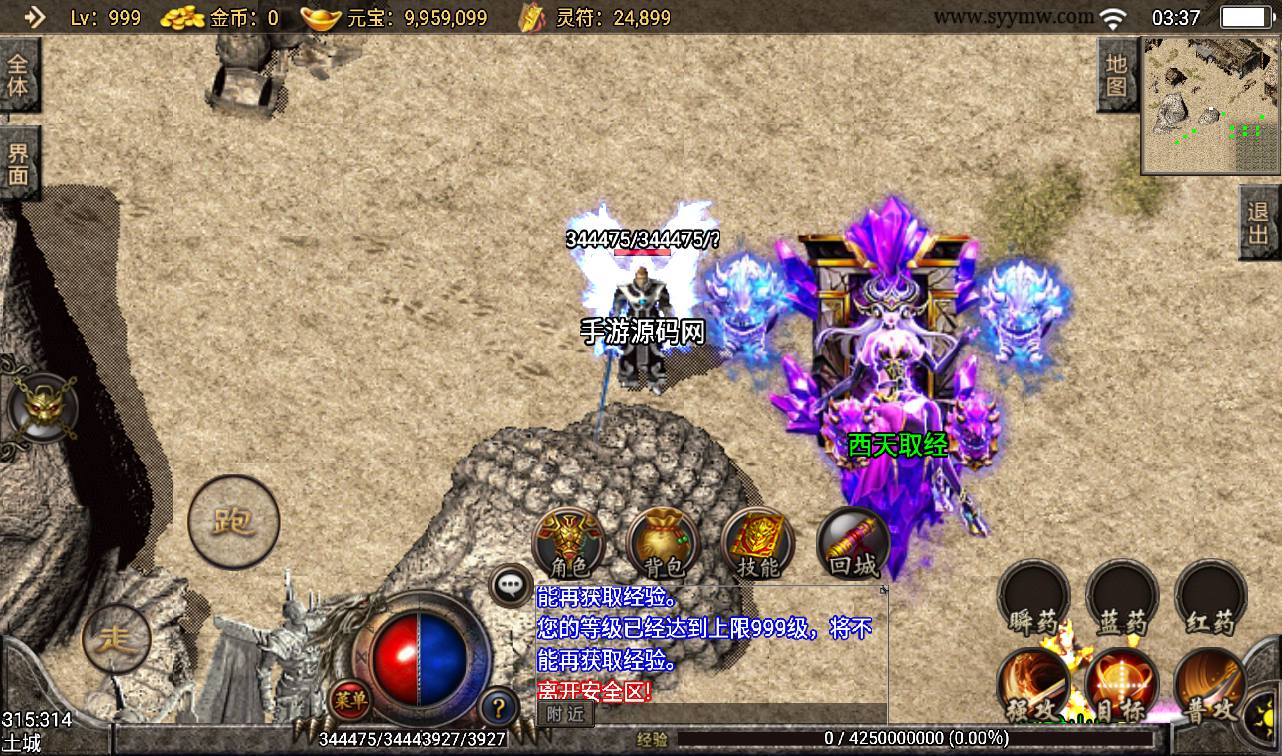
Task: Tap the 走 walk button
Action: pyautogui.click(x=116, y=637)
